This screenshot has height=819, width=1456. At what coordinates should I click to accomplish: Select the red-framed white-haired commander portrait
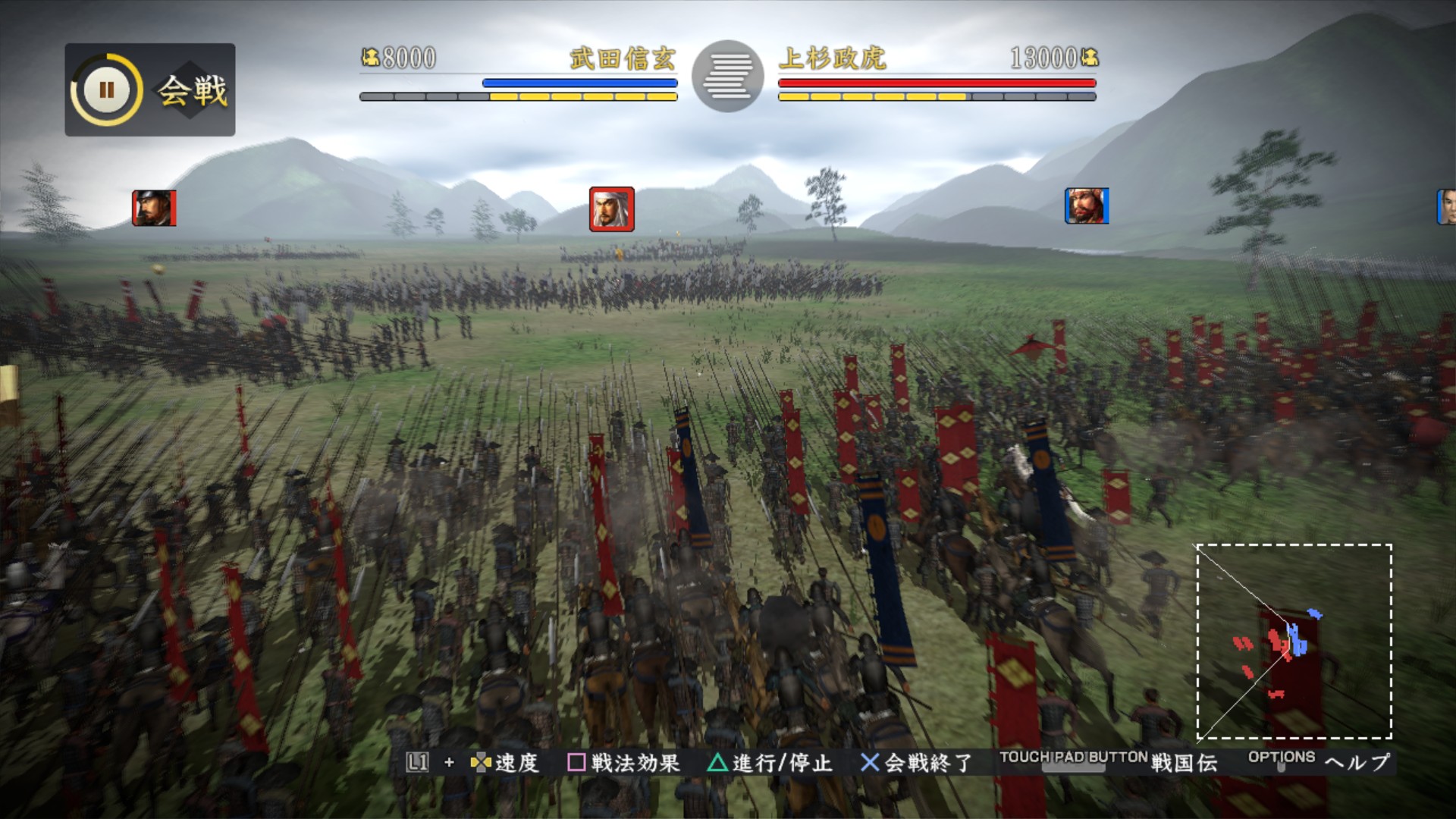611,209
